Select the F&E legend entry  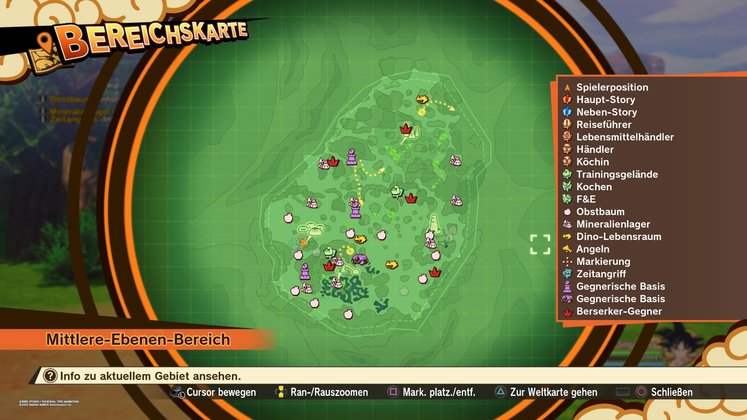click(586, 199)
